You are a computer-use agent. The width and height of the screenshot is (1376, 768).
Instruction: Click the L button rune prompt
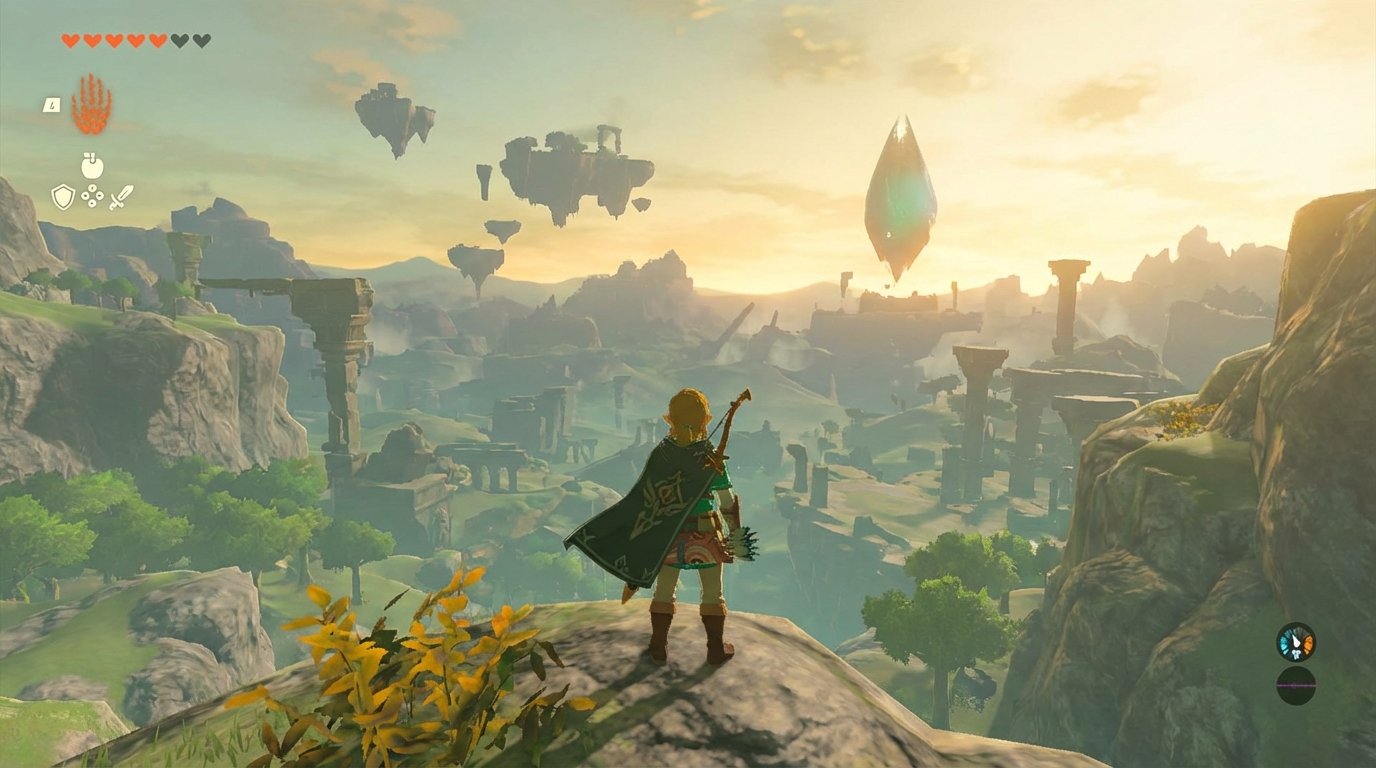tap(52, 104)
